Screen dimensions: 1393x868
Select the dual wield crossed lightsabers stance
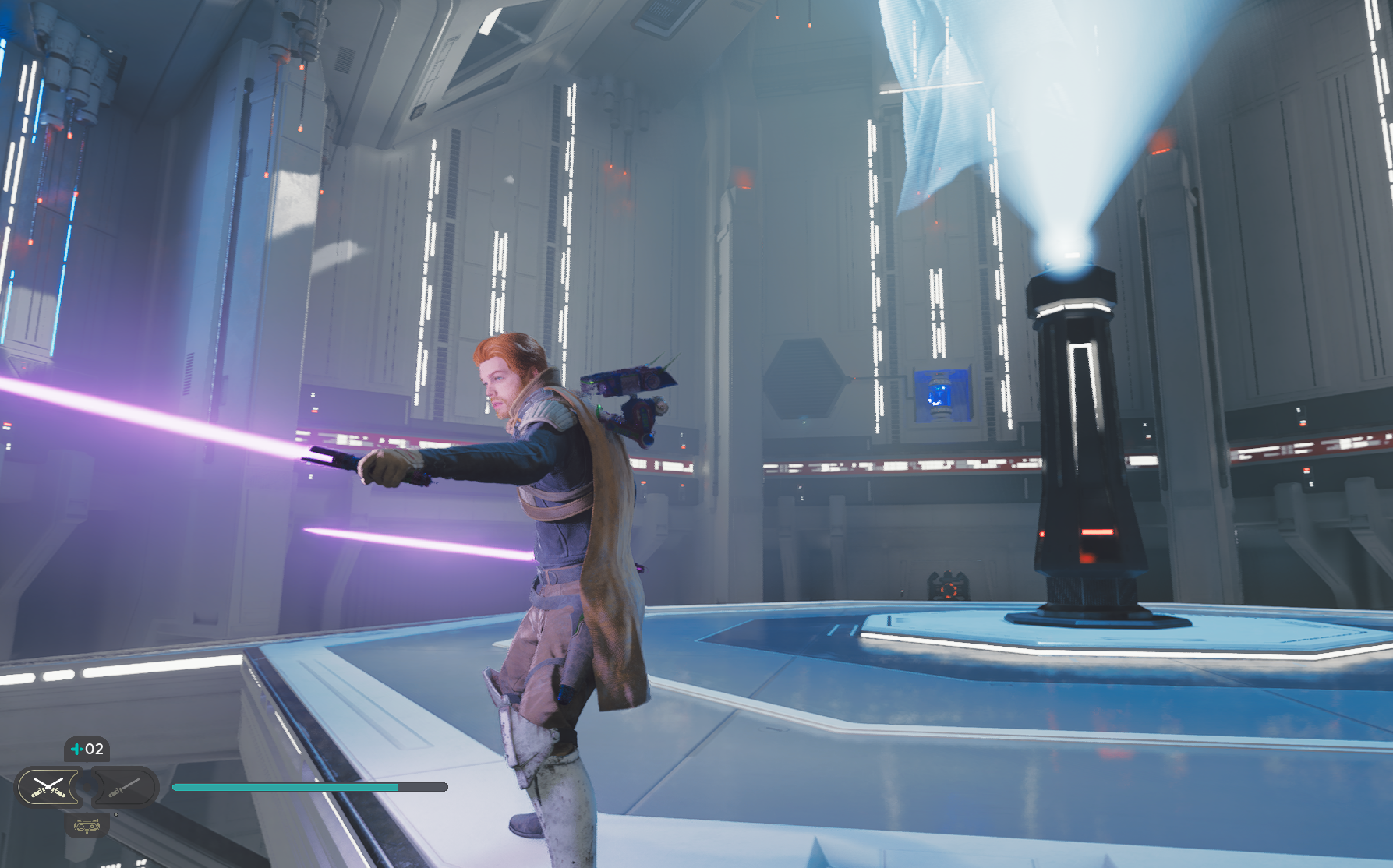tap(48, 787)
